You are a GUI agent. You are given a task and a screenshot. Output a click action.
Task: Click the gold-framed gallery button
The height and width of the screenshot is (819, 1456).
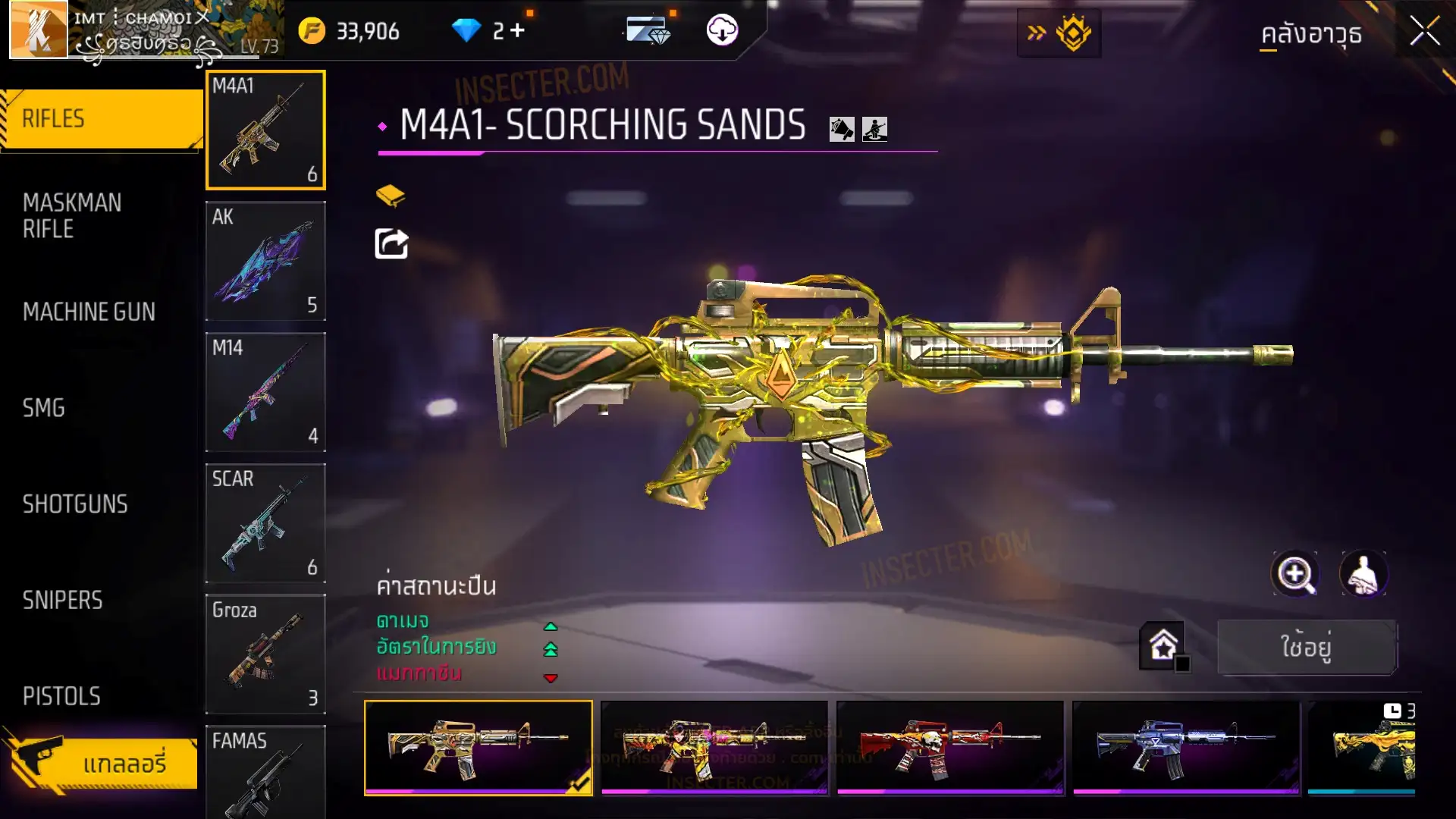pos(104,763)
